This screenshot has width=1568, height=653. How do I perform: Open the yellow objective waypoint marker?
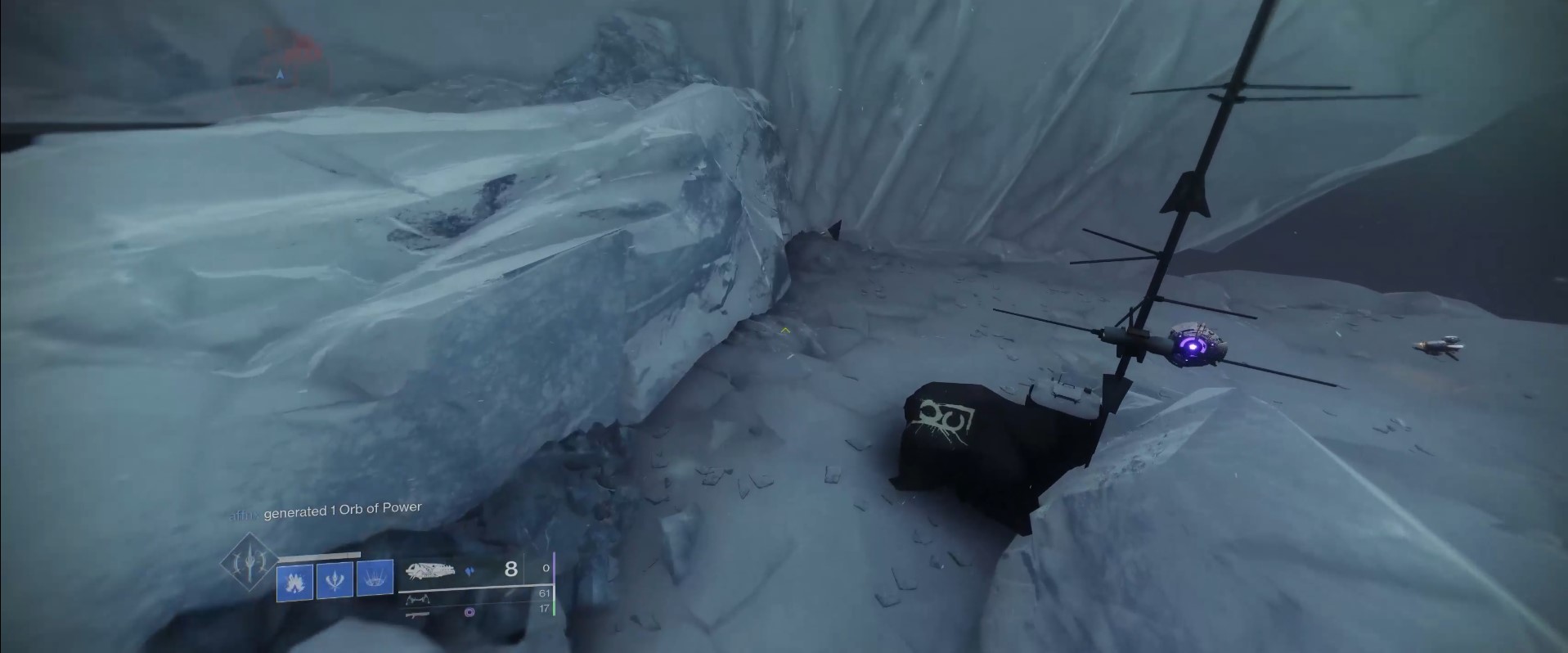pyautogui.click(x=784, y=331)
